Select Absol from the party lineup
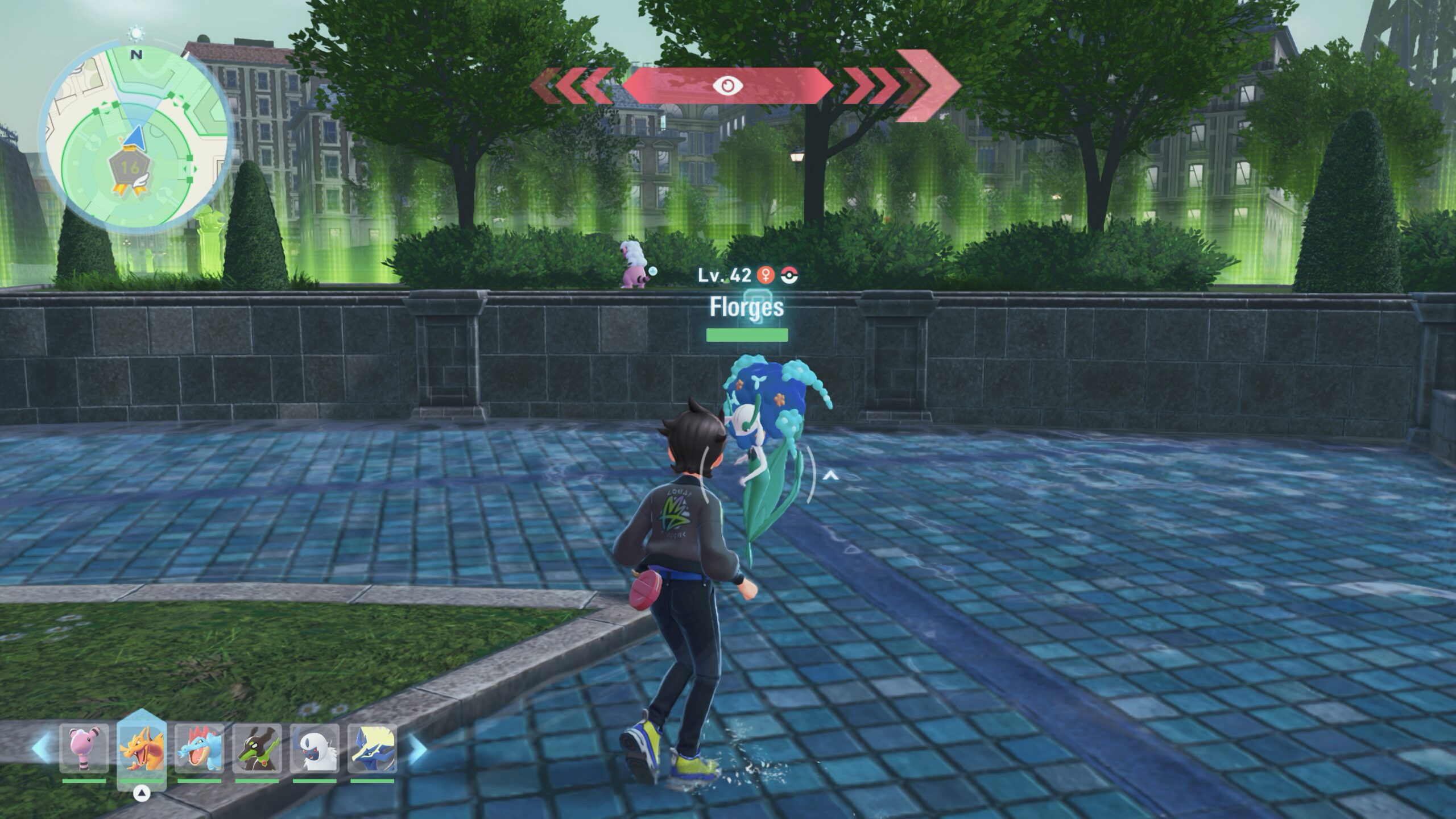The height and width of the screenshot is (819, 1456). [315, 748]
